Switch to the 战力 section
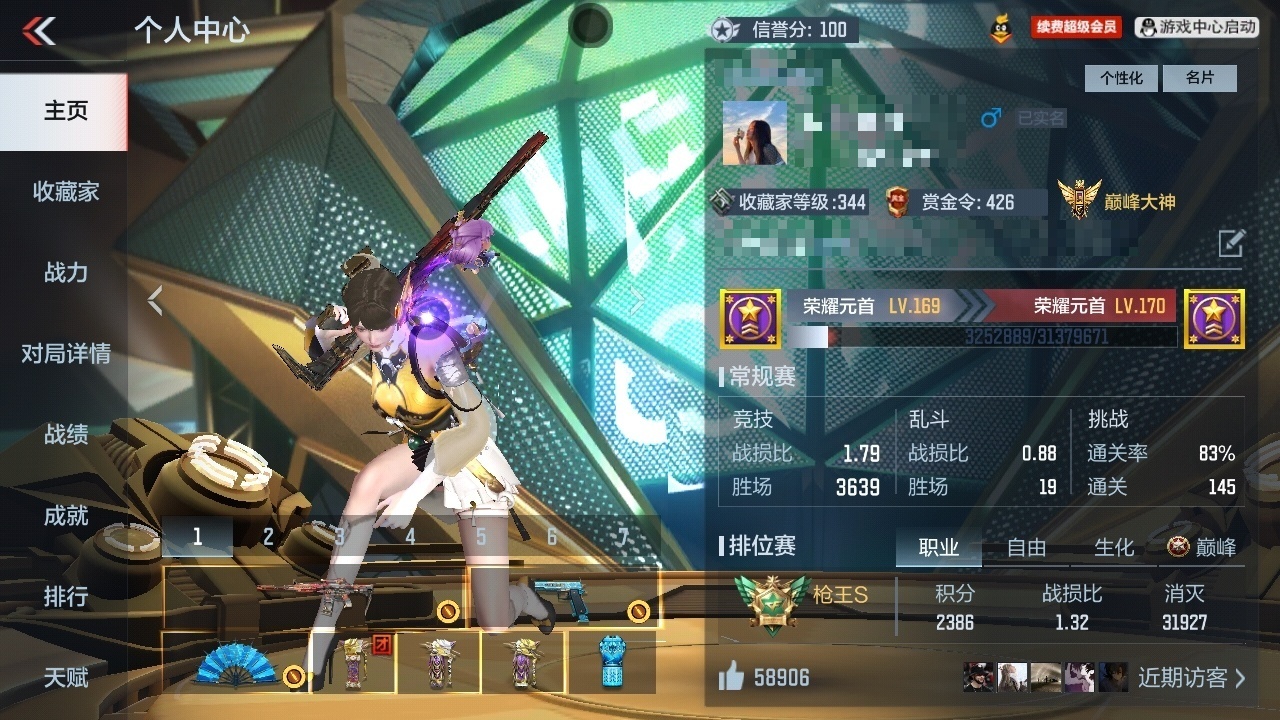The width and height of the screenshot is (1280, 720). point(65,272)
